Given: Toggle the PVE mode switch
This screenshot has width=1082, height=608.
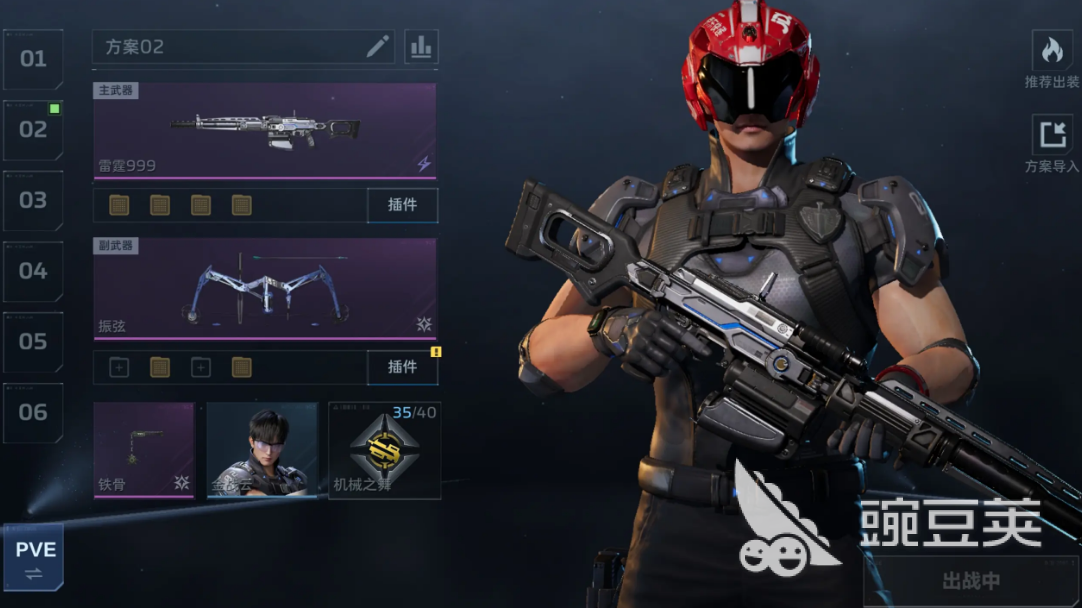Looking at the screenshot, I should pos(33,559).
